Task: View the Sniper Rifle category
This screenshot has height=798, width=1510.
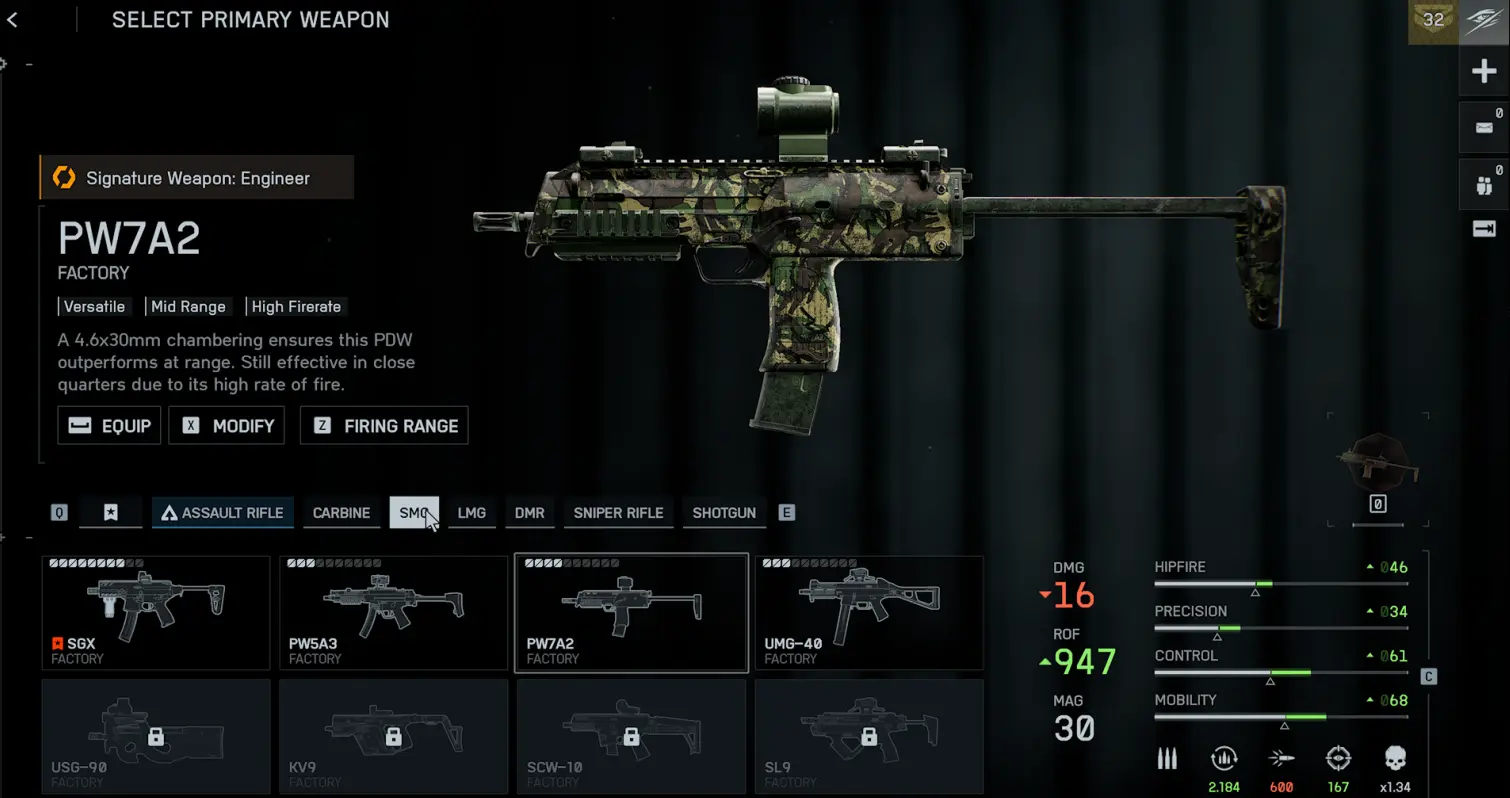Action: pyautogui.click(x=618, y=513)
